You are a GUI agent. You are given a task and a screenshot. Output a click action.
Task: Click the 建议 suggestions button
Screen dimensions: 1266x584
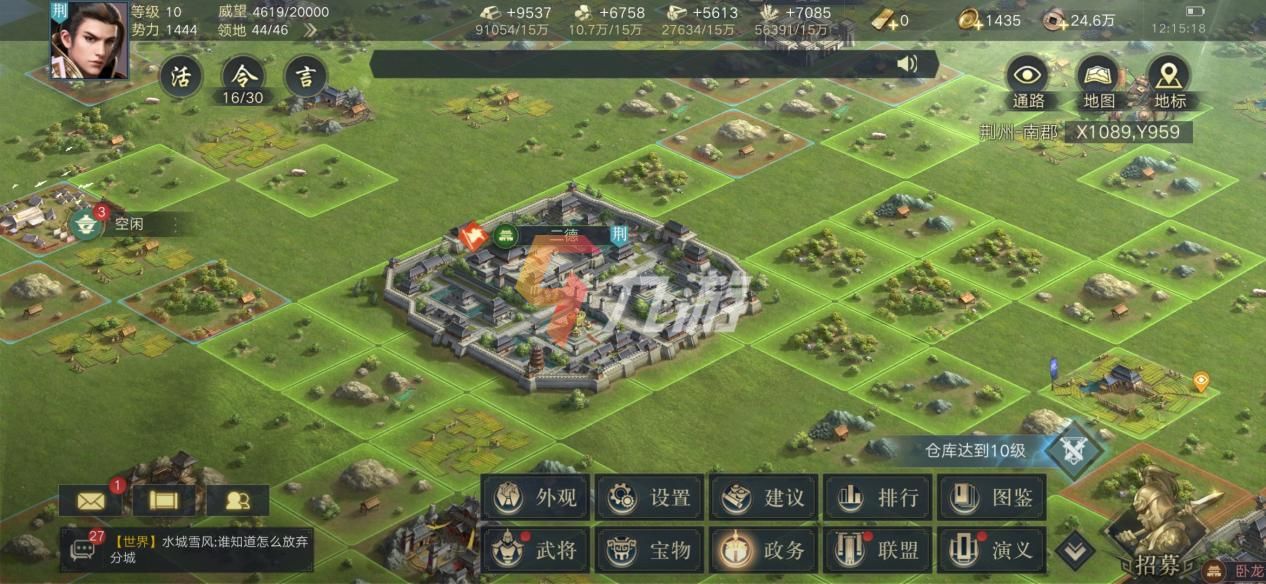[x=765, y=497]
